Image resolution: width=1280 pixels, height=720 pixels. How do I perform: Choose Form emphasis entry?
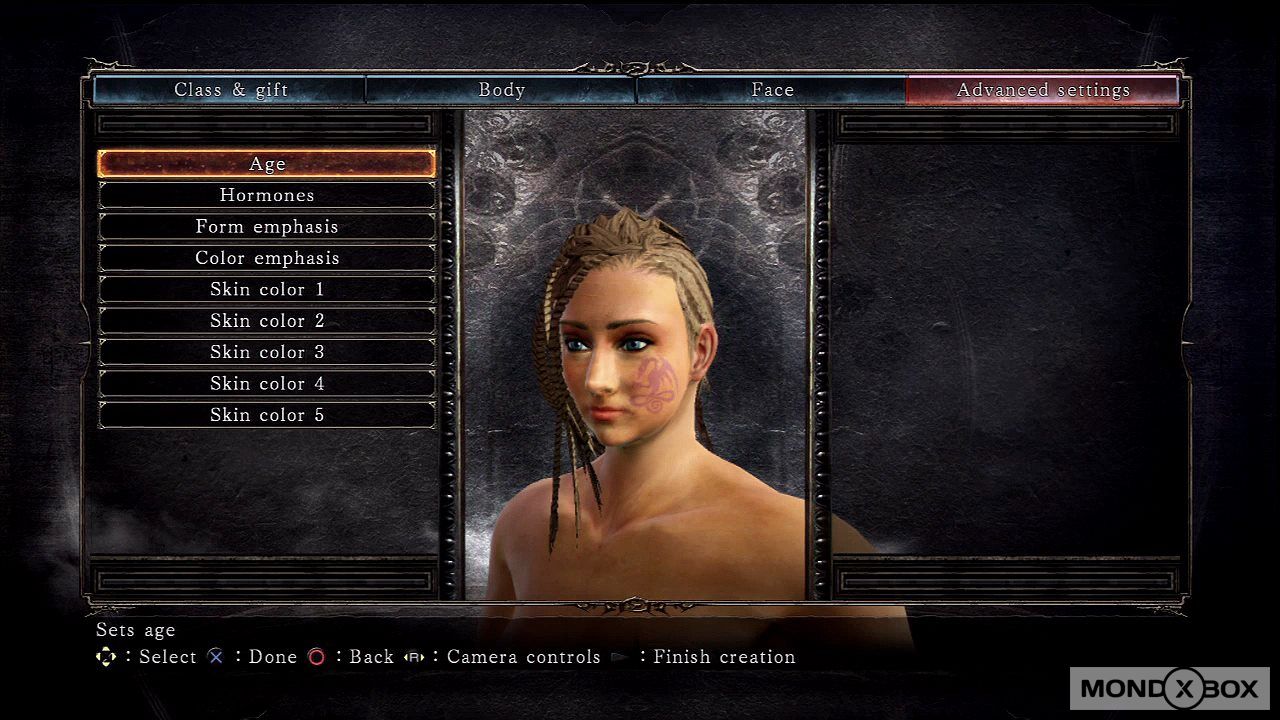[267, 227]
